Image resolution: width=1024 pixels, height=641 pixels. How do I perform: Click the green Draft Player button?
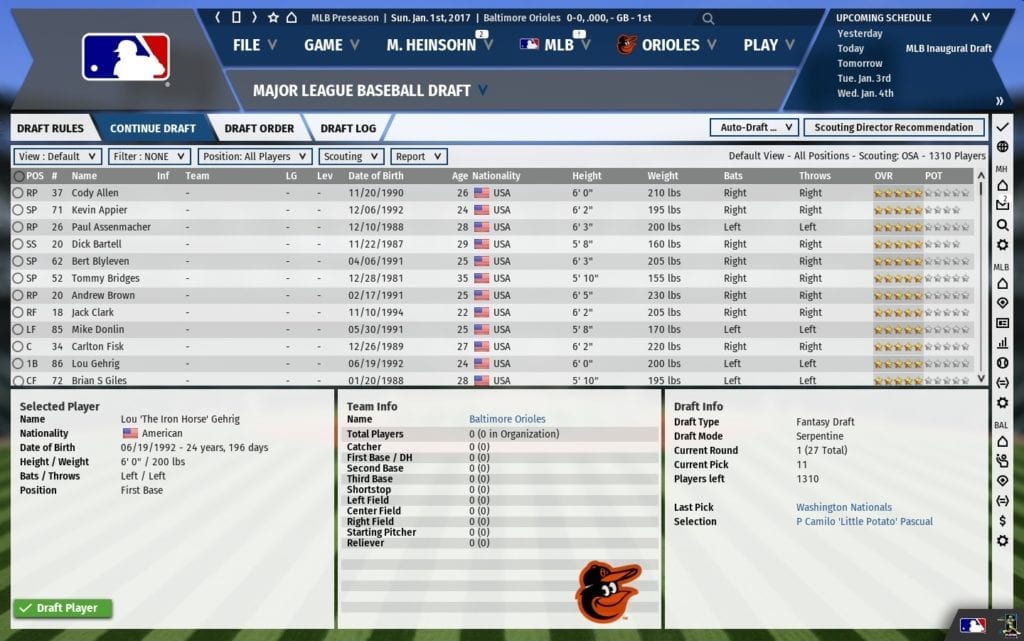pyautogui.click(x=62, y=608)
